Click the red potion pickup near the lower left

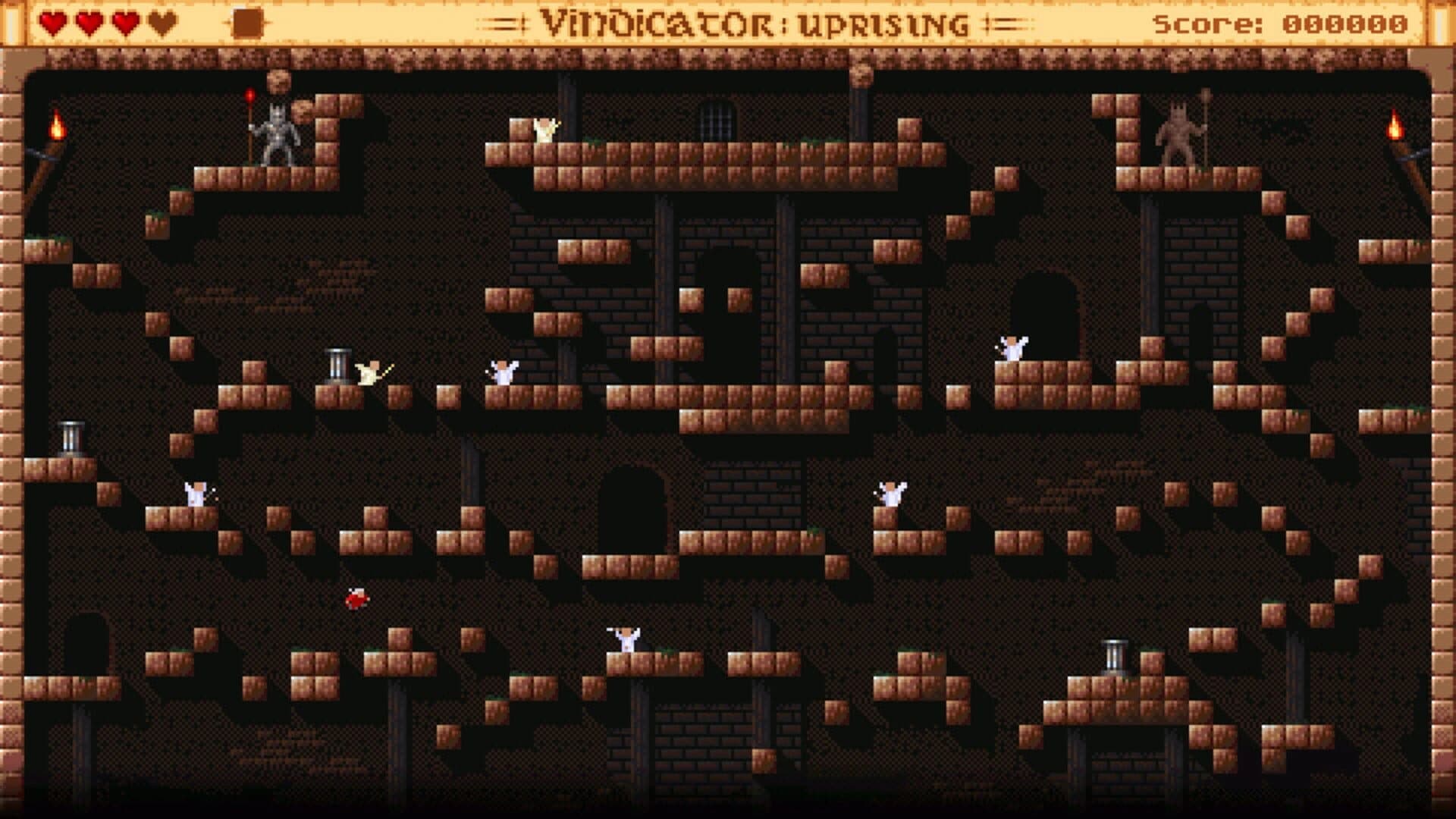coord(355,599)
